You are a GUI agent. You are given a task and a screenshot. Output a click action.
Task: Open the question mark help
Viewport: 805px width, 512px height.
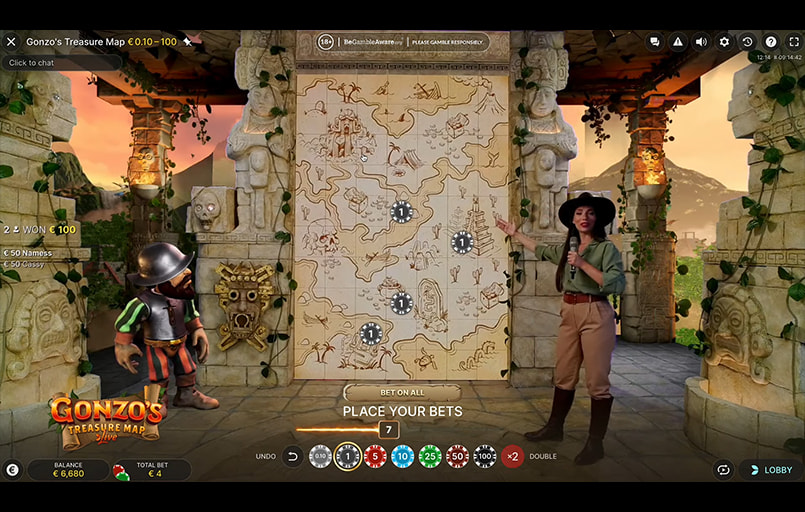click(x=771, y=42)
